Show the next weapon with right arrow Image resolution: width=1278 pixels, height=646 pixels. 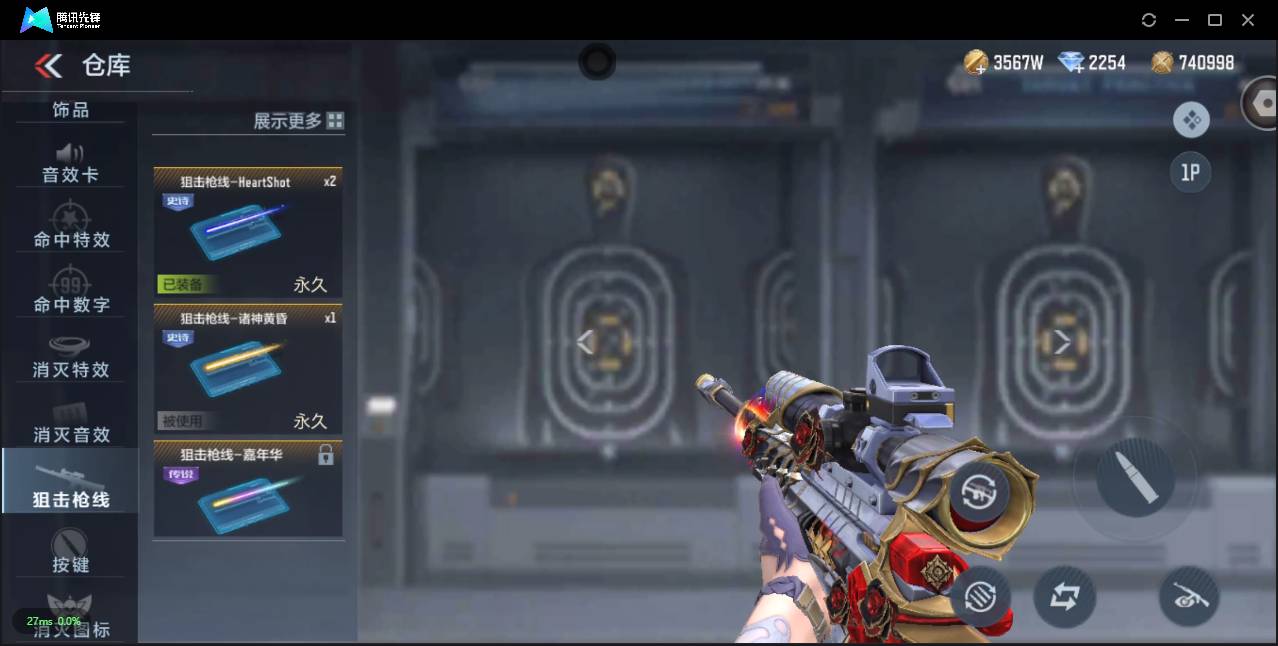pyautogui.click(x=1062, y=343)
